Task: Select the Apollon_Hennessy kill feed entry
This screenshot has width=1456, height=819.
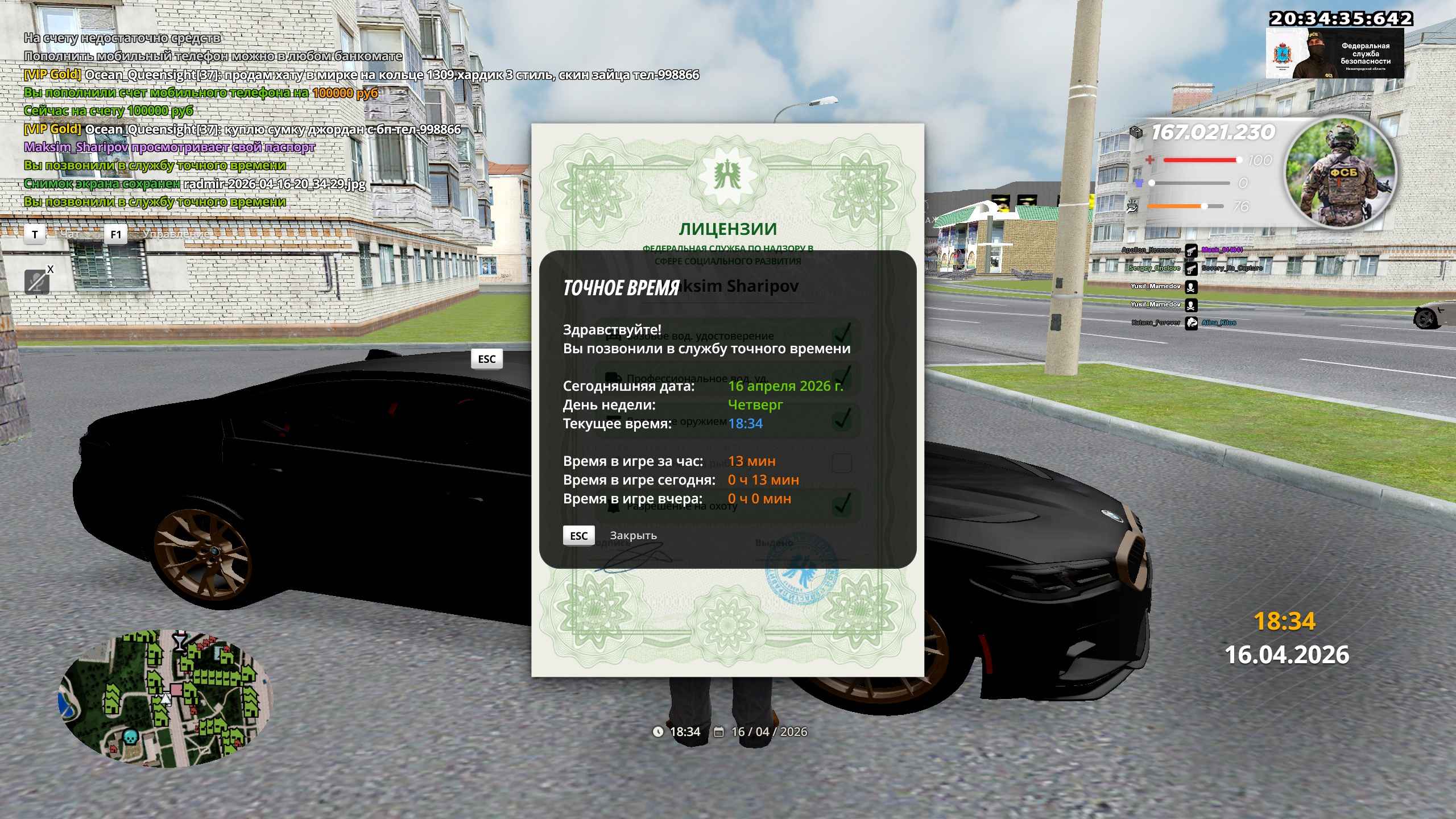Action: 1151,250
